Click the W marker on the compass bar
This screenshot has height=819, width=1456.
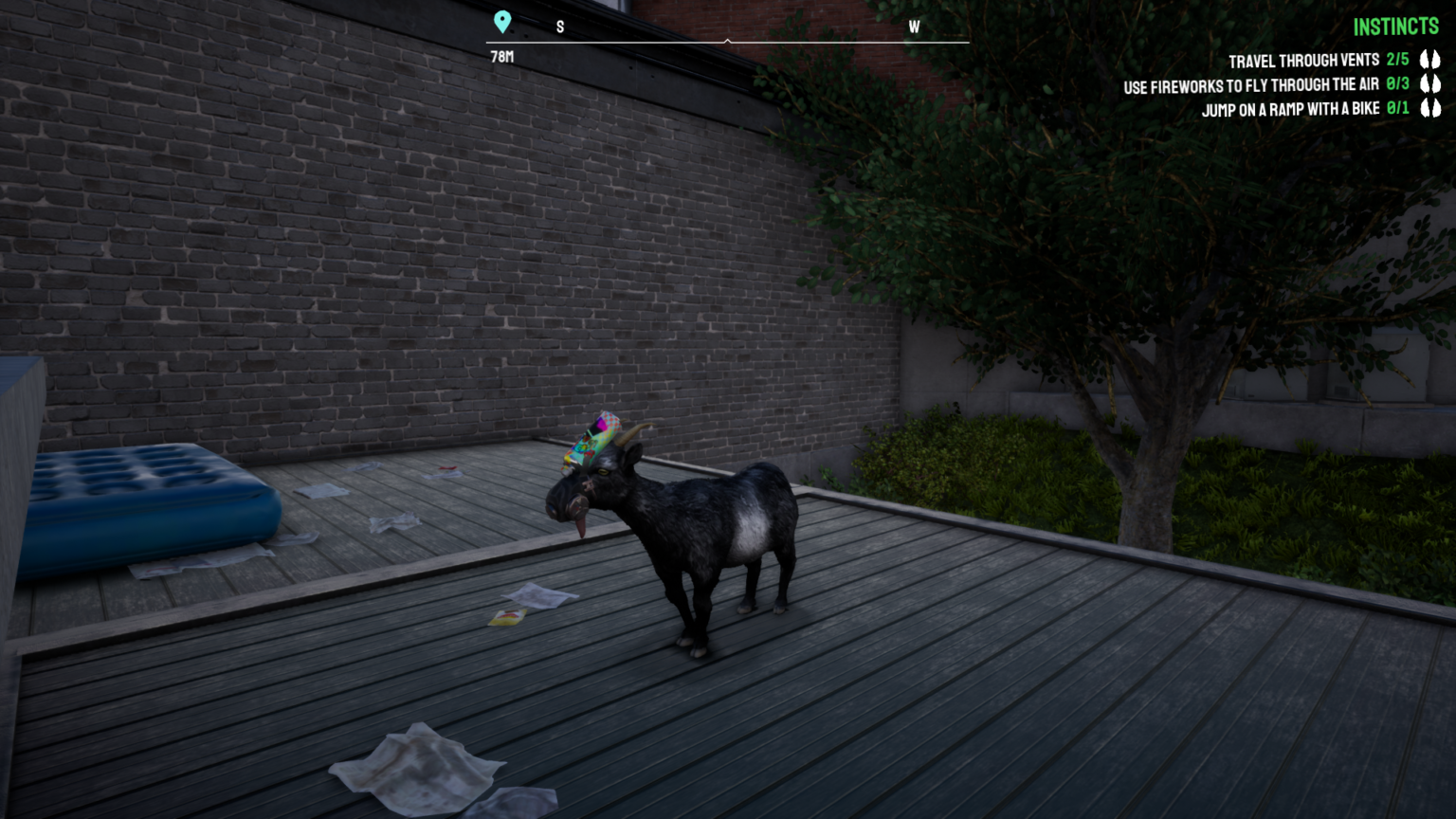(914, 27)
